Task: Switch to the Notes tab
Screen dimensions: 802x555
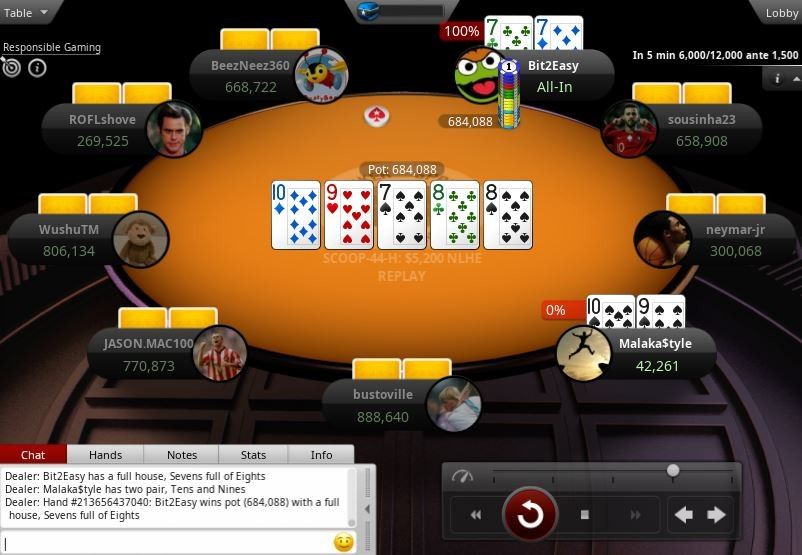Action: [181, 455]
